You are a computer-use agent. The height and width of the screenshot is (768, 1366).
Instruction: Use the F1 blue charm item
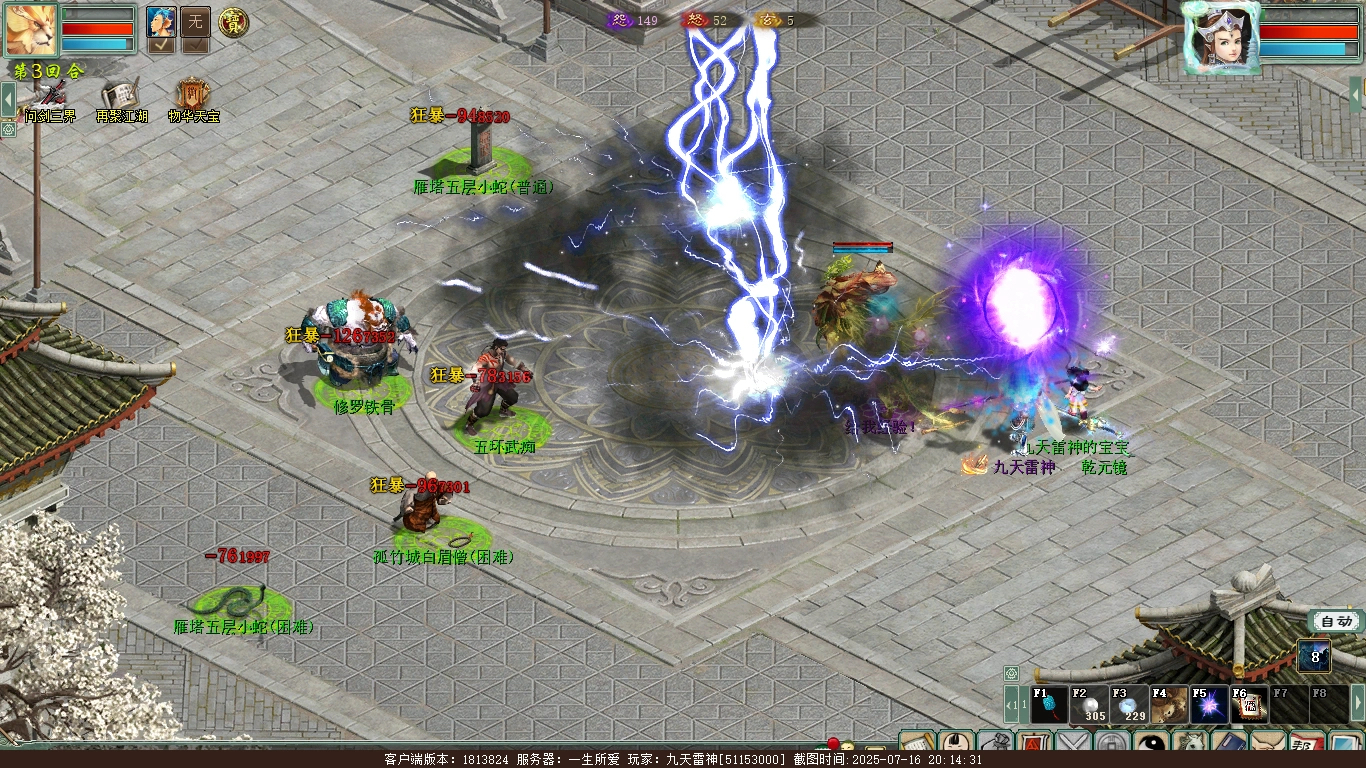(x=1049, y=705)
